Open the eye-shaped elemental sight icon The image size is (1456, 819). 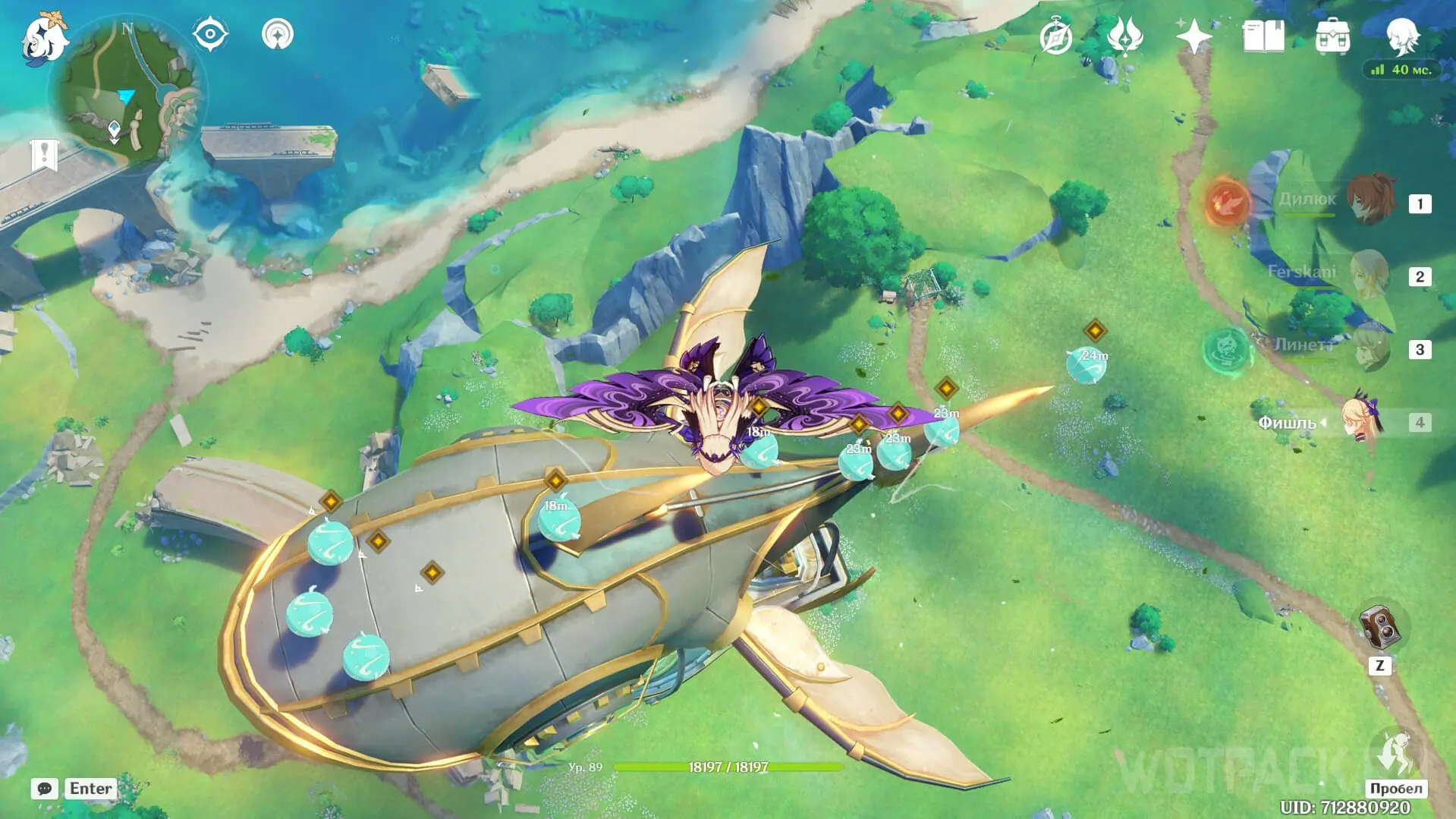tap(209, 34)
